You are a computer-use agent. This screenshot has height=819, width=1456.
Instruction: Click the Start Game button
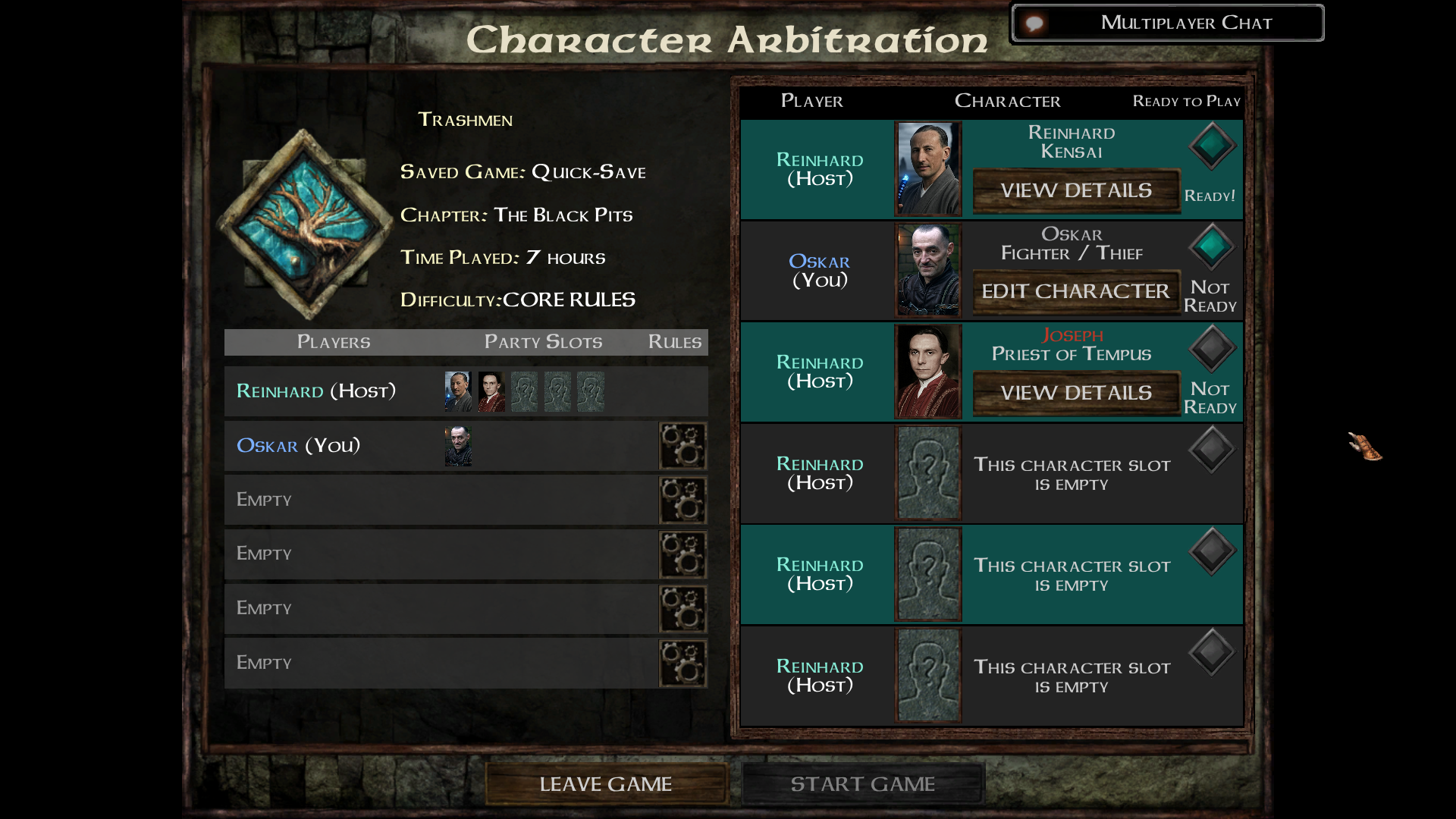pos(862,784)
